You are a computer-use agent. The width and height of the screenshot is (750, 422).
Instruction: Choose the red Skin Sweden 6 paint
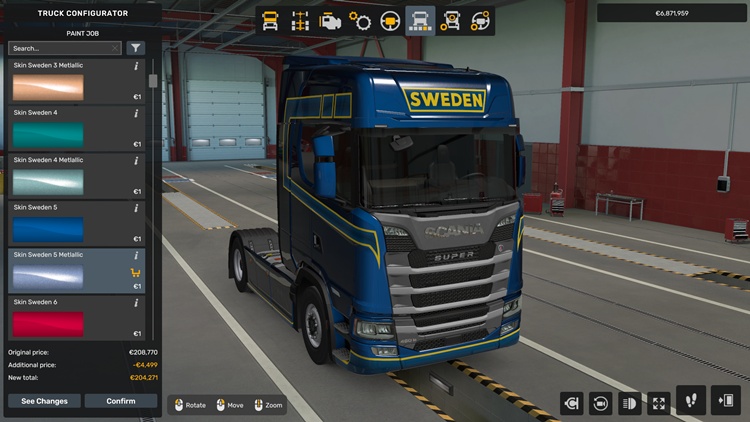pos(48,323)
